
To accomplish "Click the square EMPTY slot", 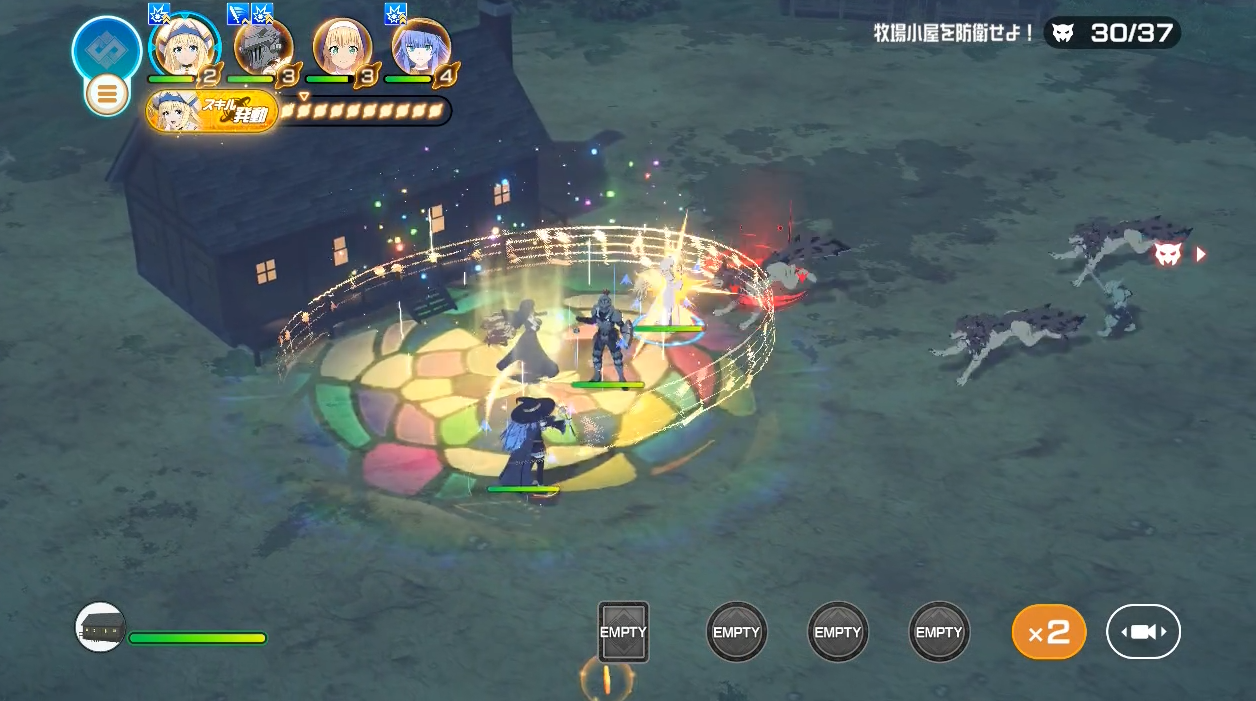I will point(623,632).
